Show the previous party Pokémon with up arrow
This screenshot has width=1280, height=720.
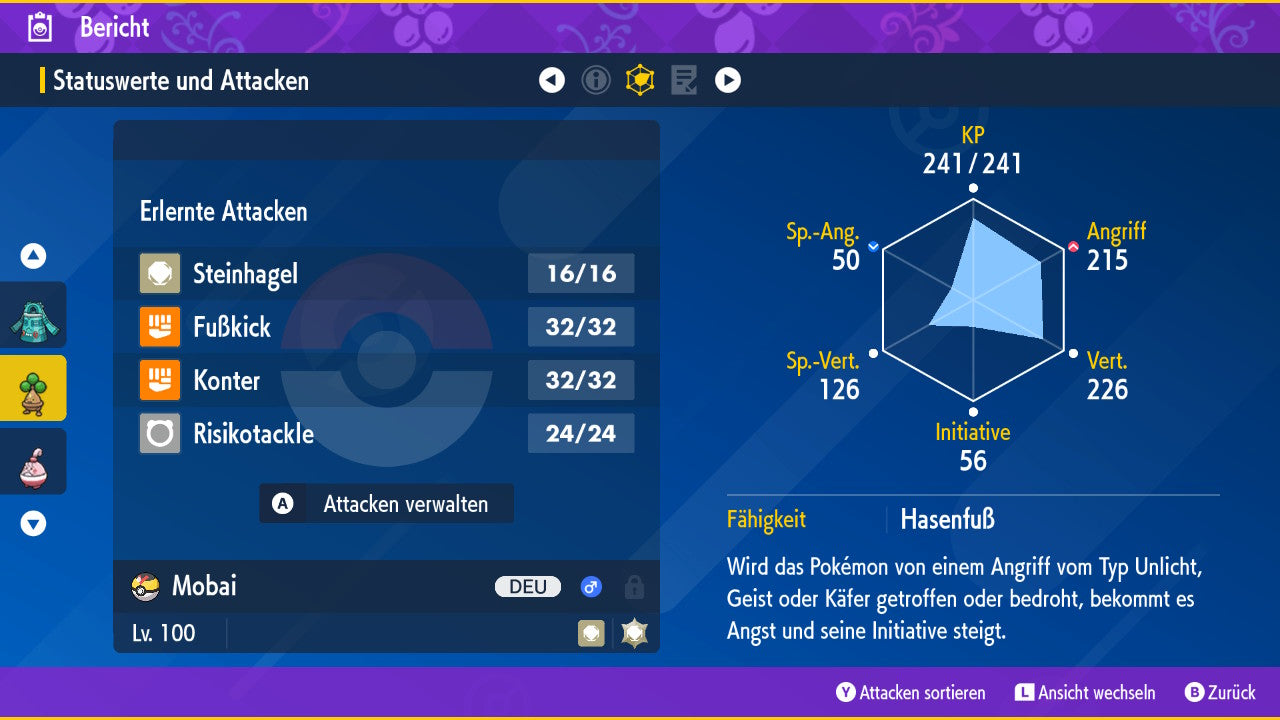pos(33,256)
